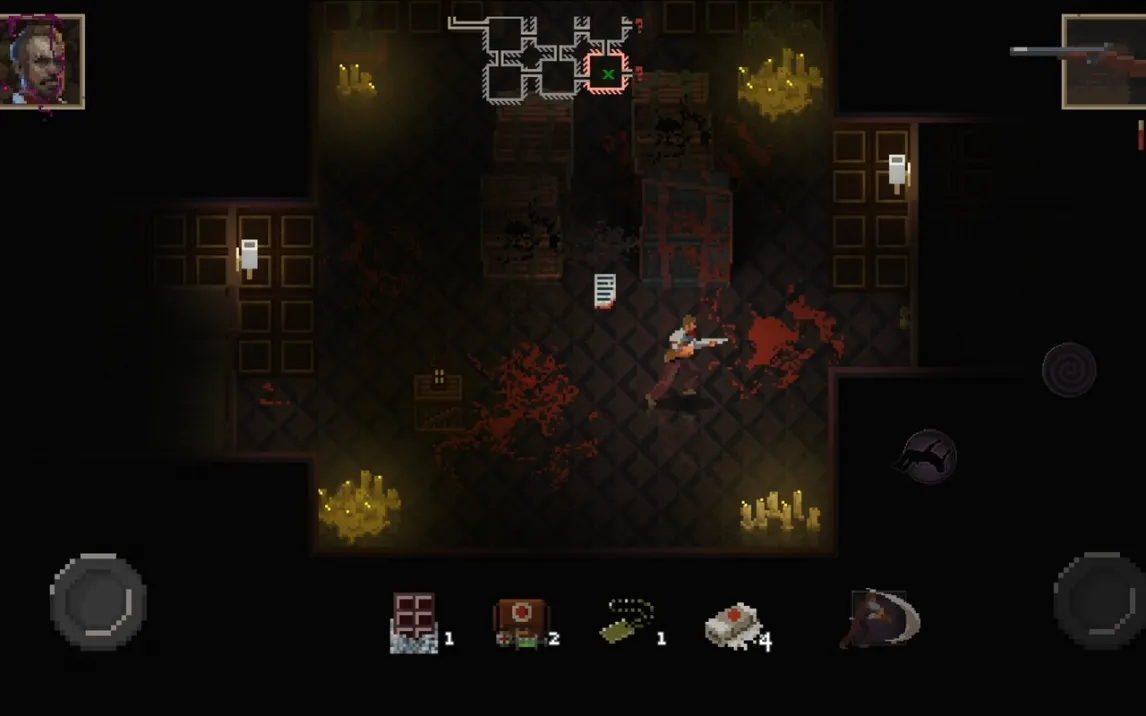1146x716 pixels.
Task: Tap the right aiming joystick
Action: [1100, 601]
